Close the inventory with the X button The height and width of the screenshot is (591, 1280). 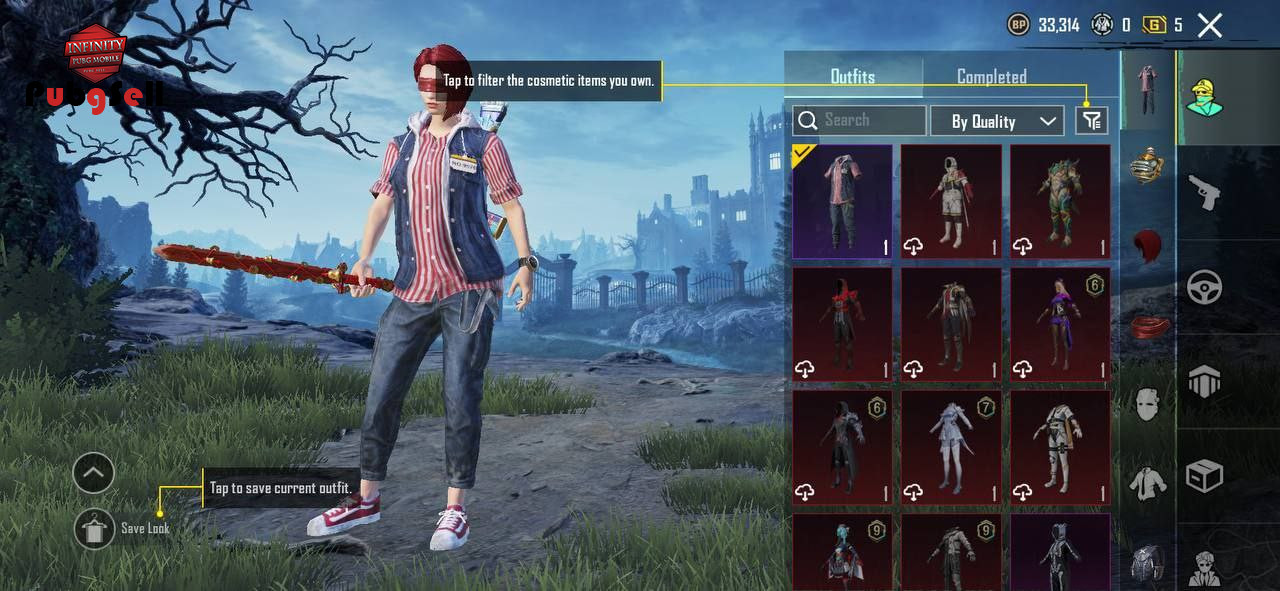pos(1210,26)
